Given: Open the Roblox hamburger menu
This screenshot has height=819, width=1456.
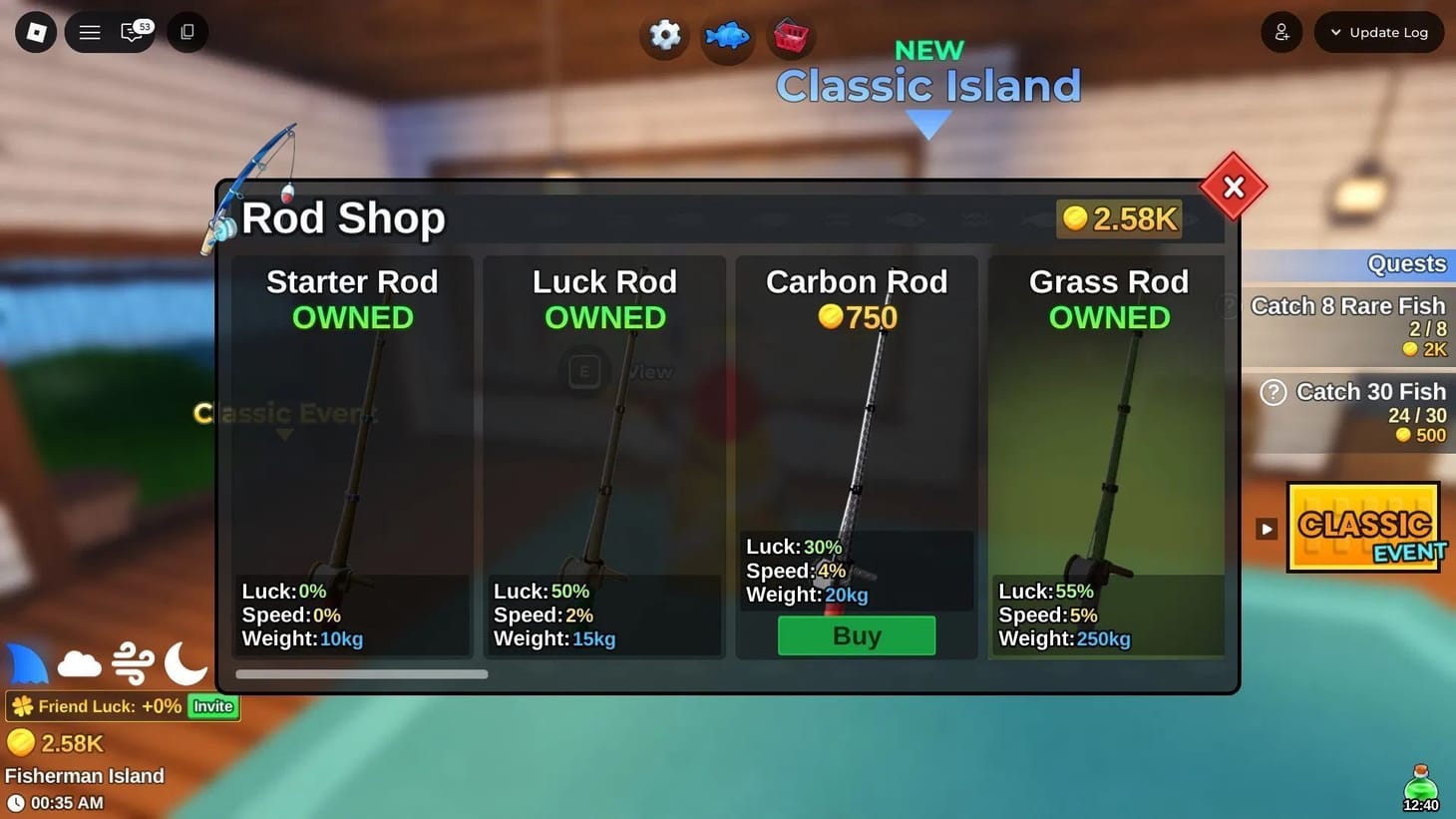Looking at the screenshot, I should click(89, 32).
